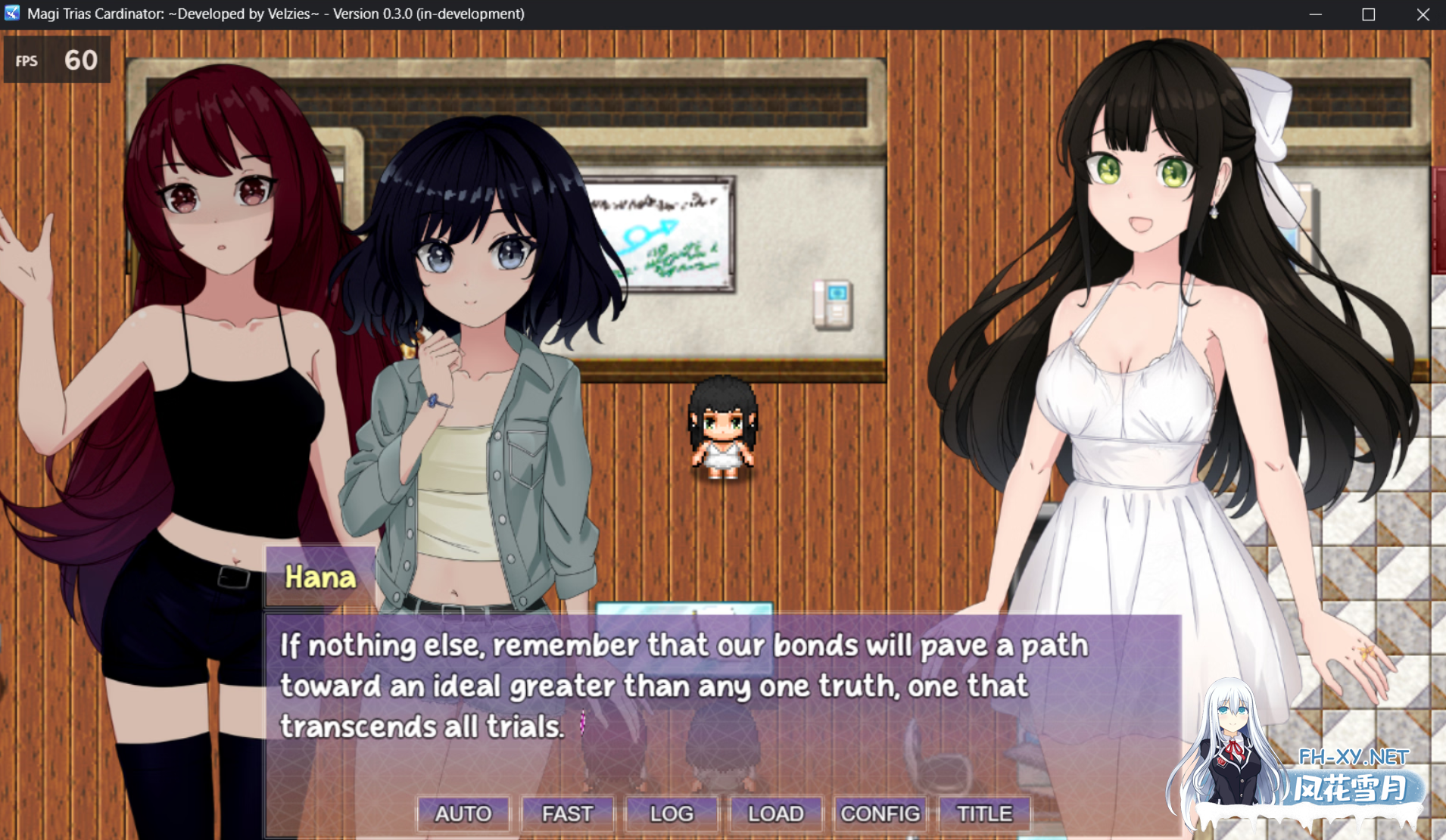
Task: Click the Magi Trias Cardinator window icon
Action: pyautogui.click(x=11, y=13)
